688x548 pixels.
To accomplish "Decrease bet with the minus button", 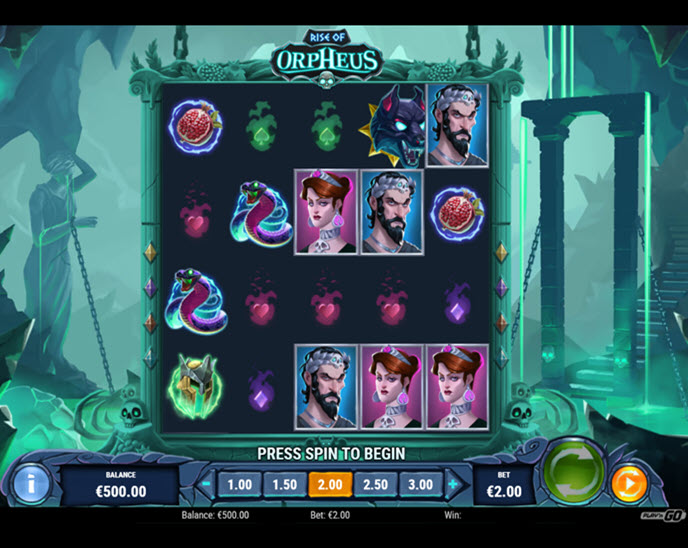I will coord(207,485).
